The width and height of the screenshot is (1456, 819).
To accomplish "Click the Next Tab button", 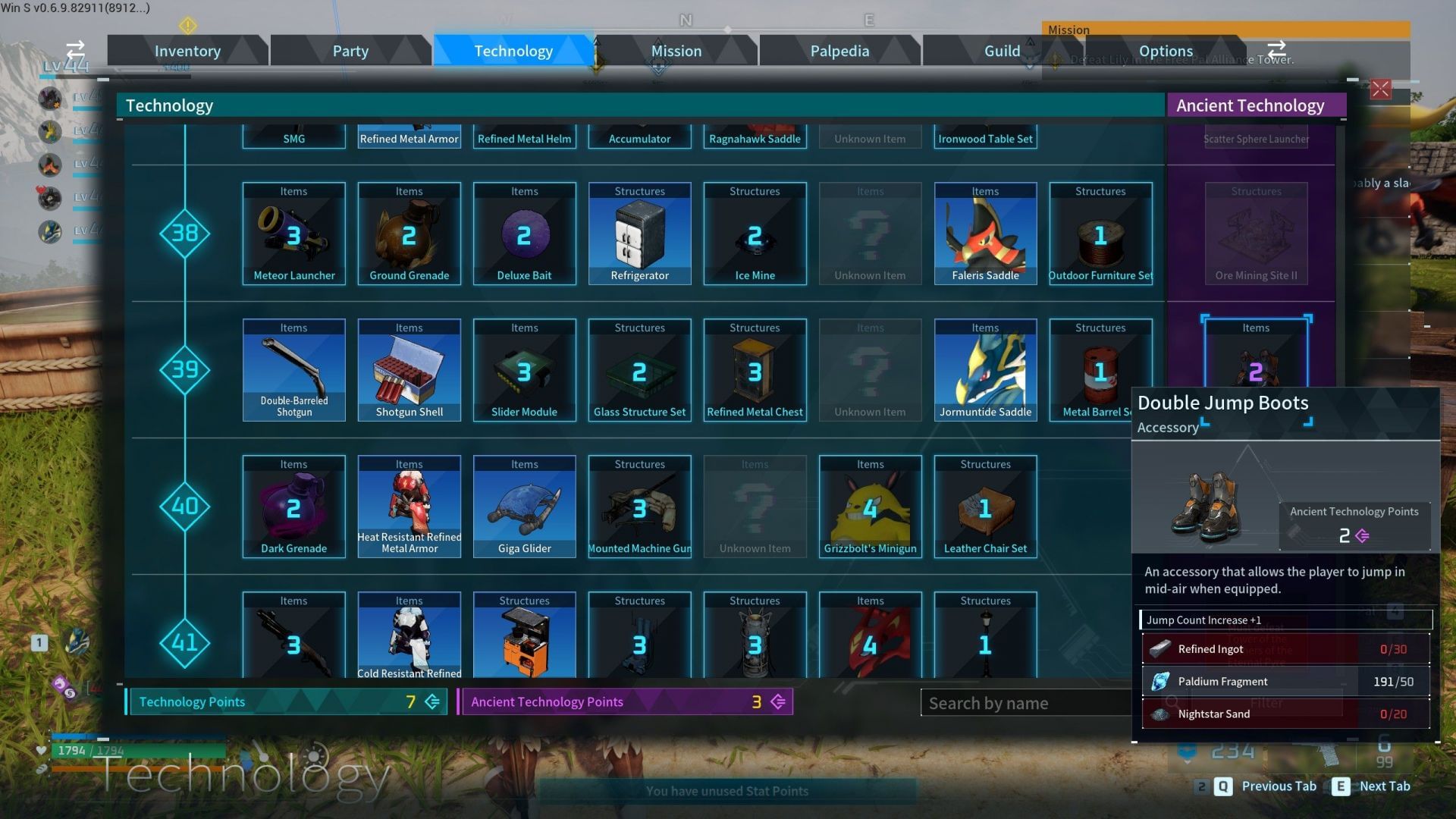I will click(x=1385, y=786).
